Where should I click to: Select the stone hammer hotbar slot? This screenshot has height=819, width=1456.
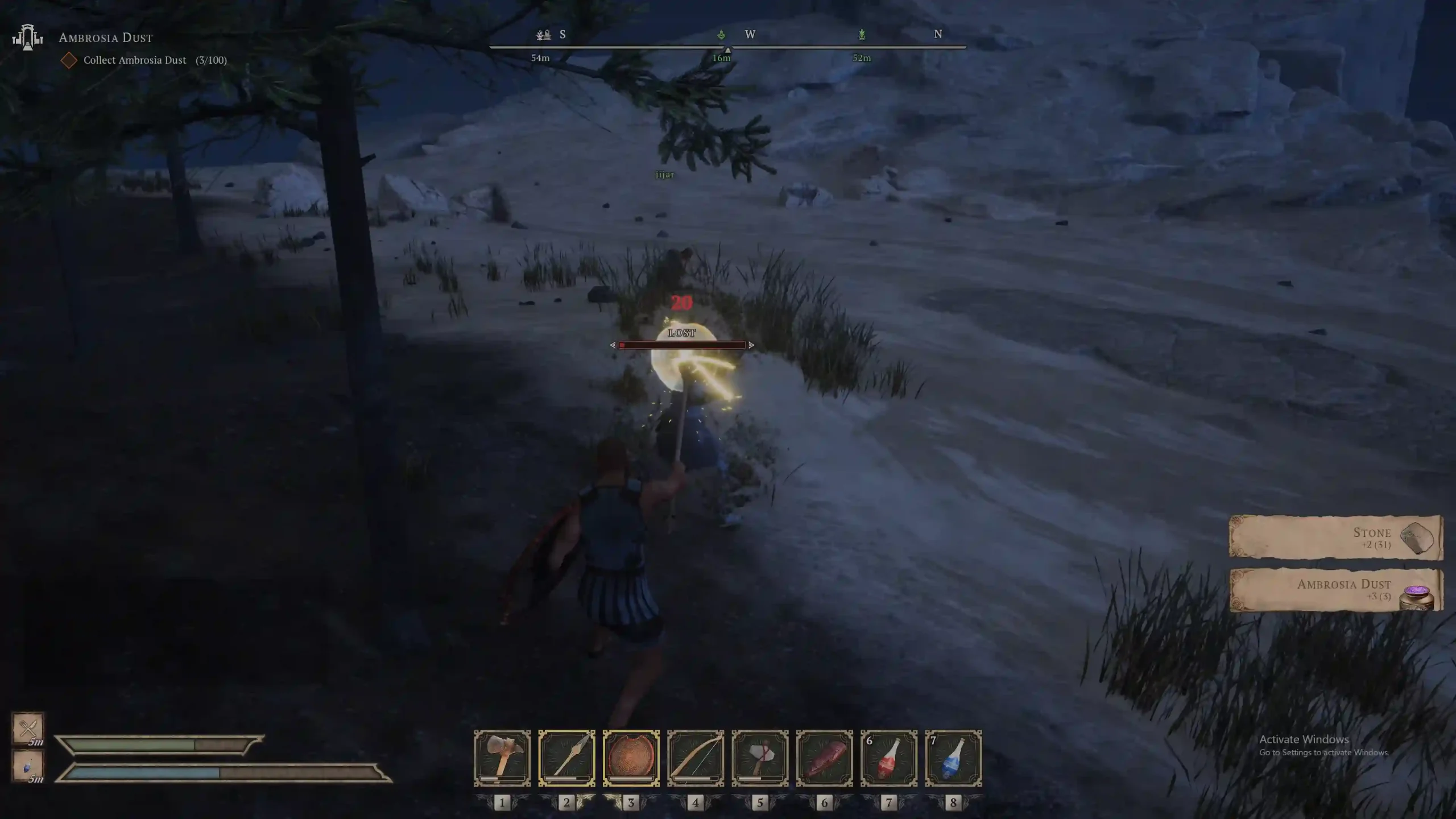coord(502,758)
